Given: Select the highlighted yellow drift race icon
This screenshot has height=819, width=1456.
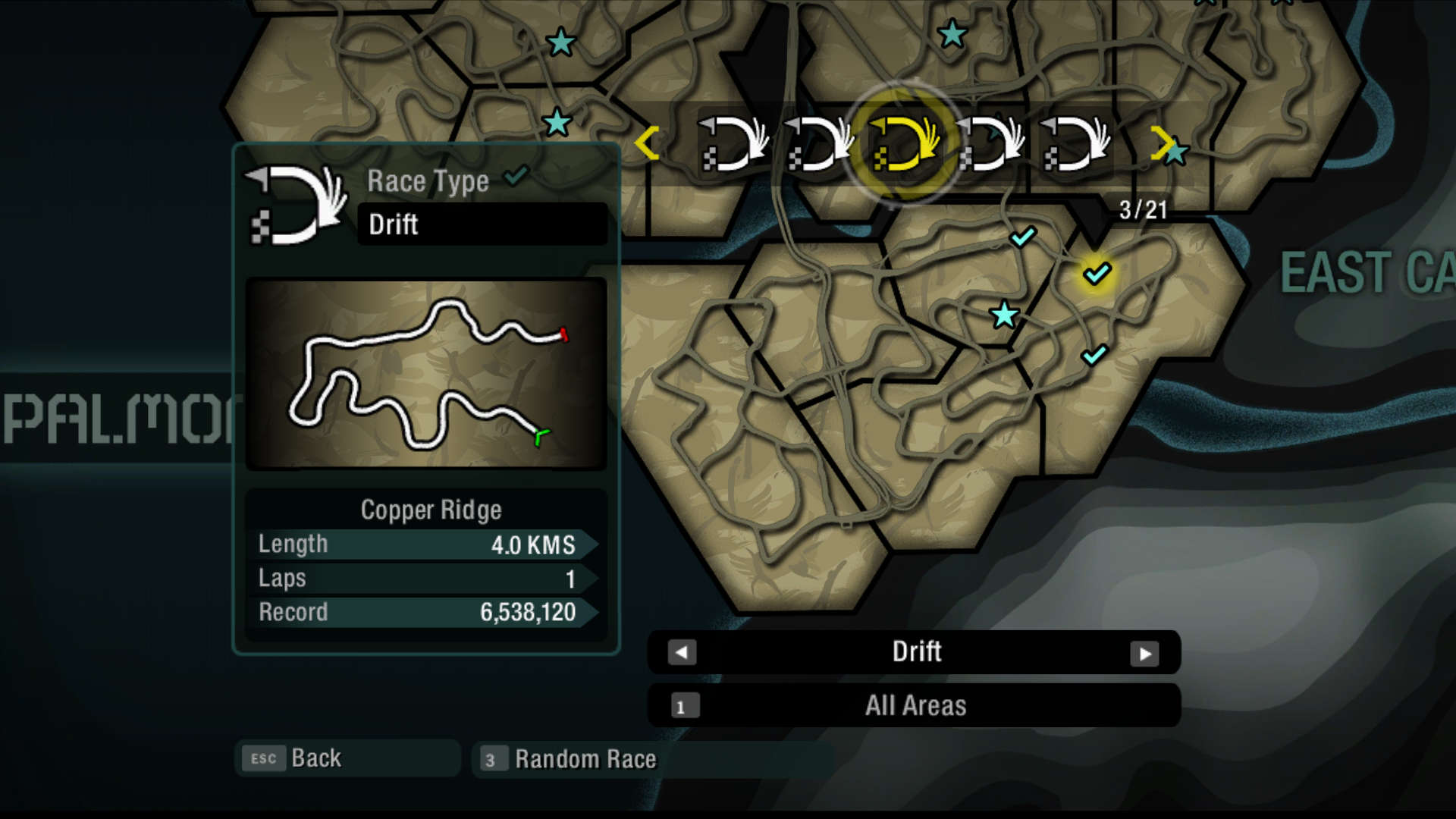Looking at the screenshot, I should point(903,143).
